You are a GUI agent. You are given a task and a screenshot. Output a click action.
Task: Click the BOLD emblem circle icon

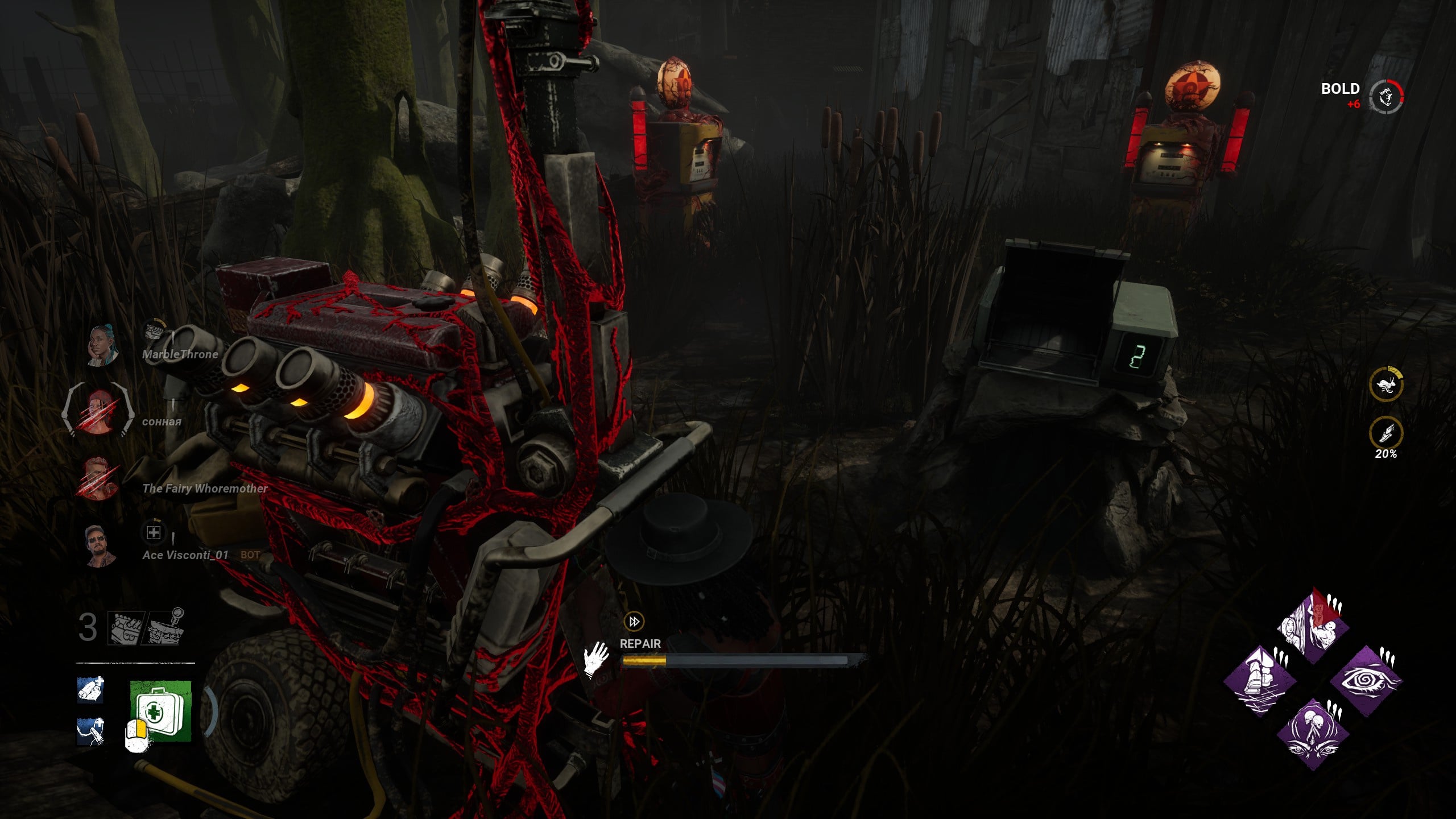tap(1386, 96)
